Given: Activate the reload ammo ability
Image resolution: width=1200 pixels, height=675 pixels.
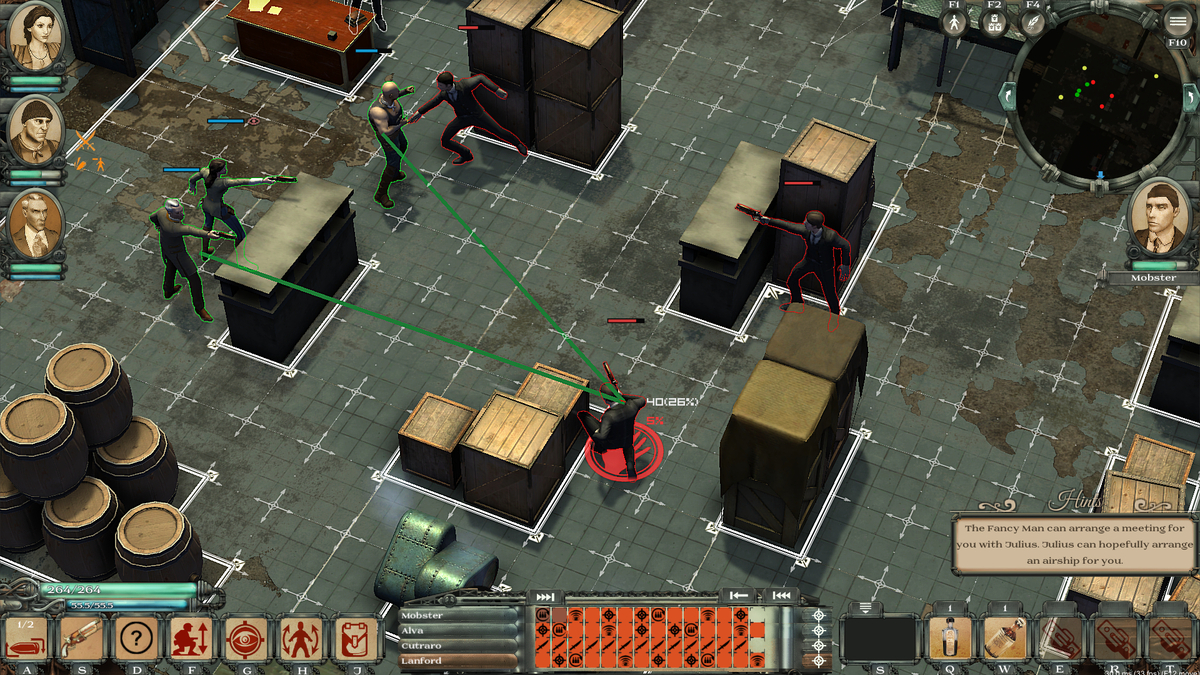Looking at the screenshot, I should click(27, 637).
